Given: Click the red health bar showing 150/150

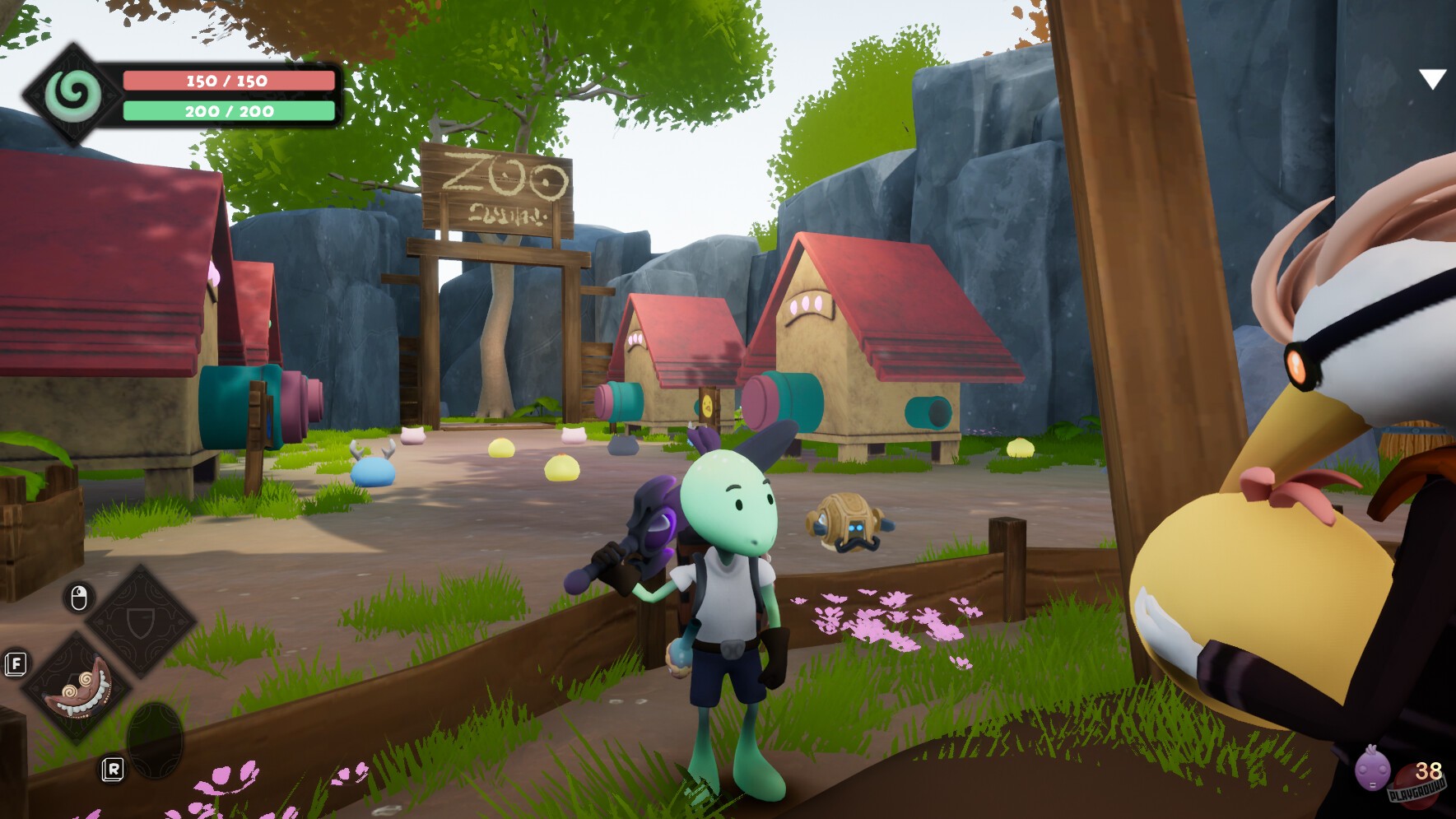Looking at the screenshot, I should click(227, 81).
